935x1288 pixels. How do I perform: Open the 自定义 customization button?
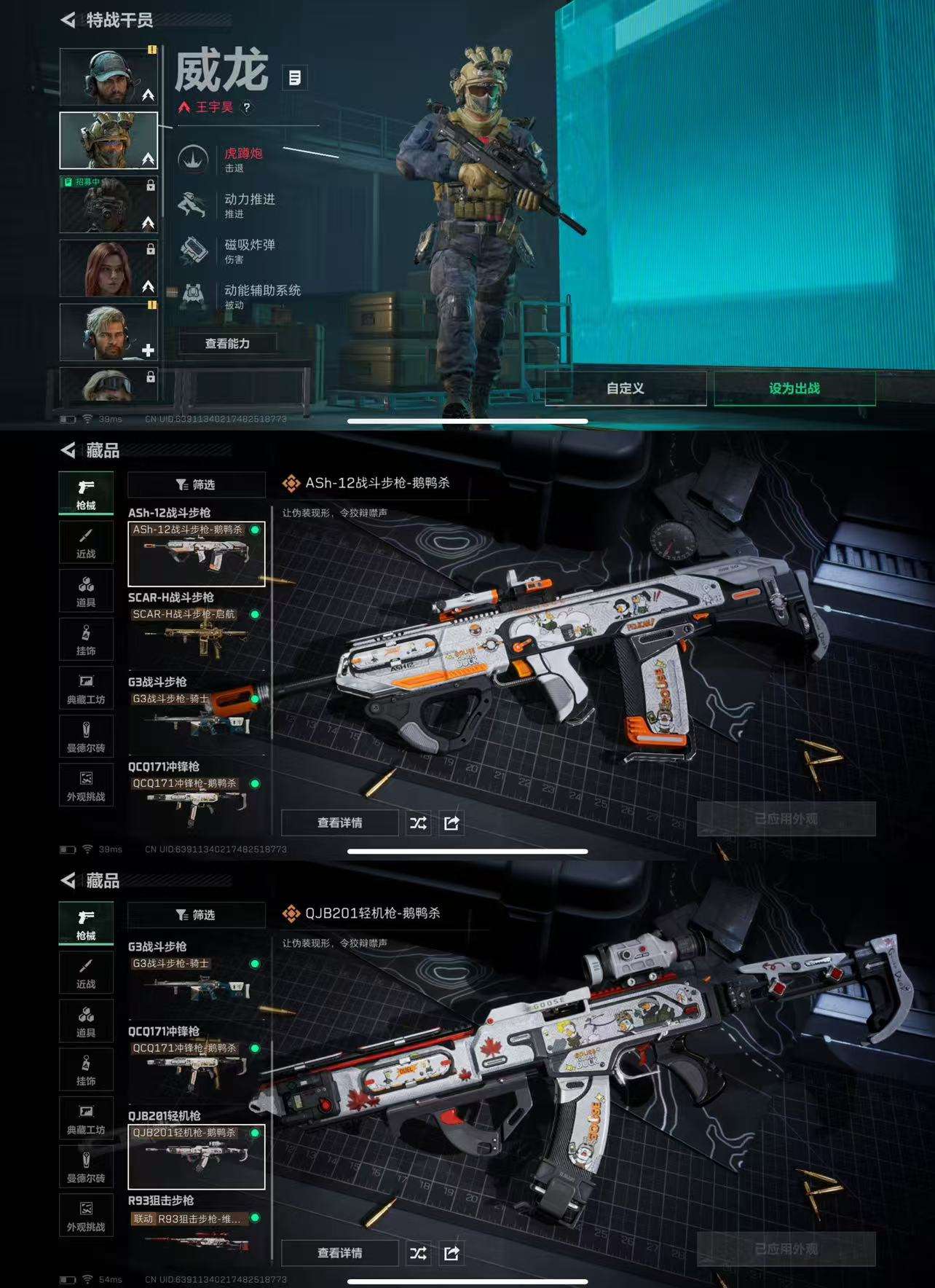pyautogui.click(x=625, y=388)
